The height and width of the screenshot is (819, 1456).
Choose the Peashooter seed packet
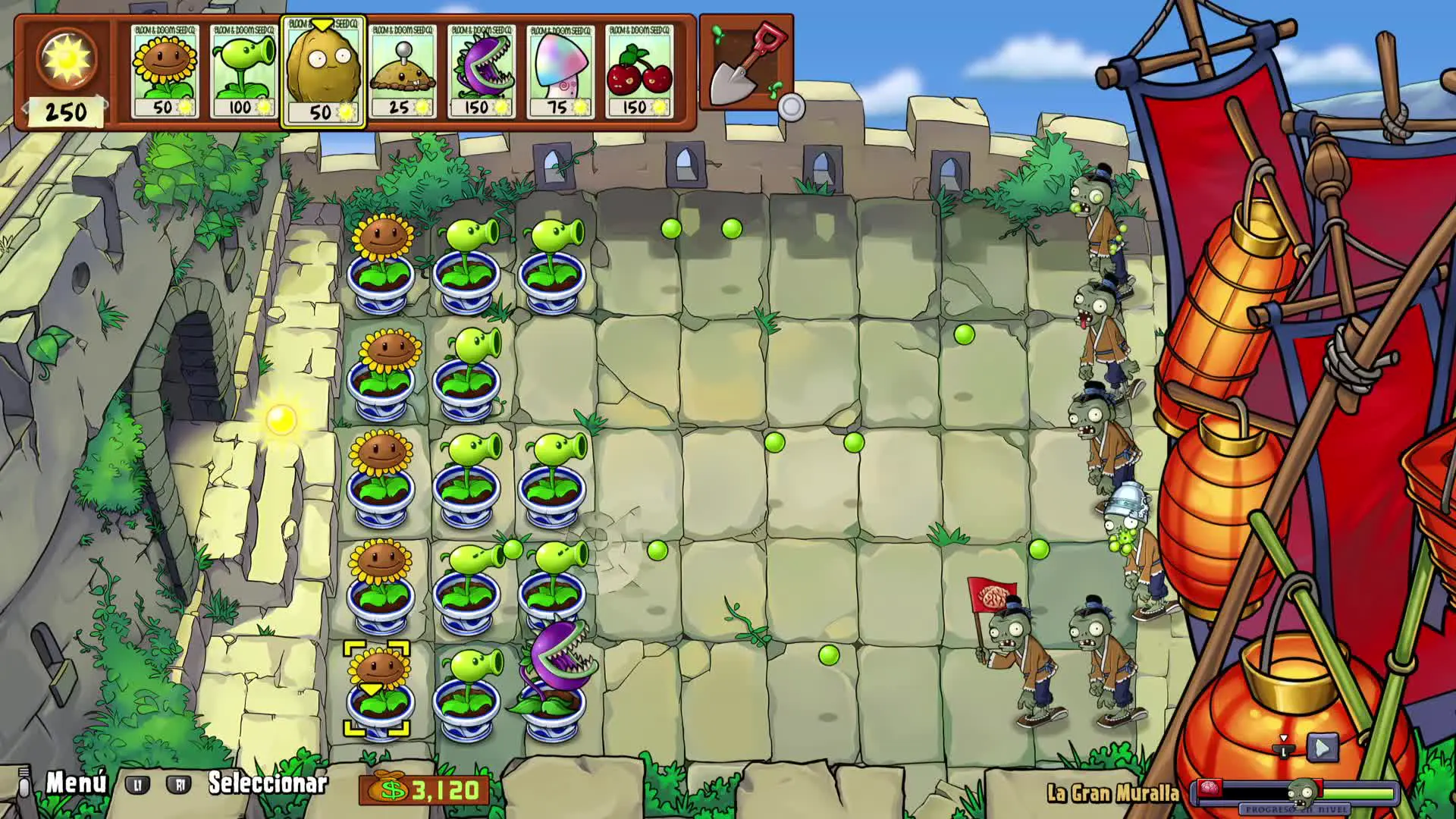click(x=244, y=71)
